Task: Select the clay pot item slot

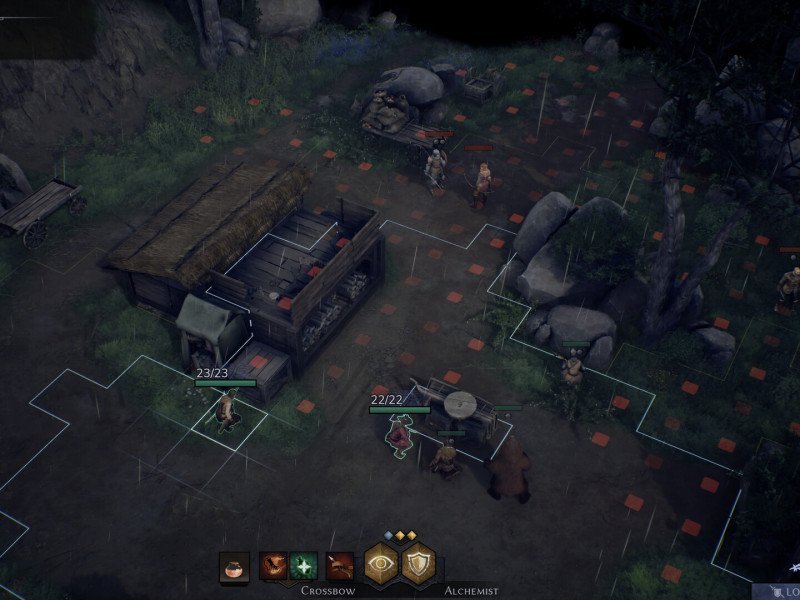Action: (x=234, y=567)
